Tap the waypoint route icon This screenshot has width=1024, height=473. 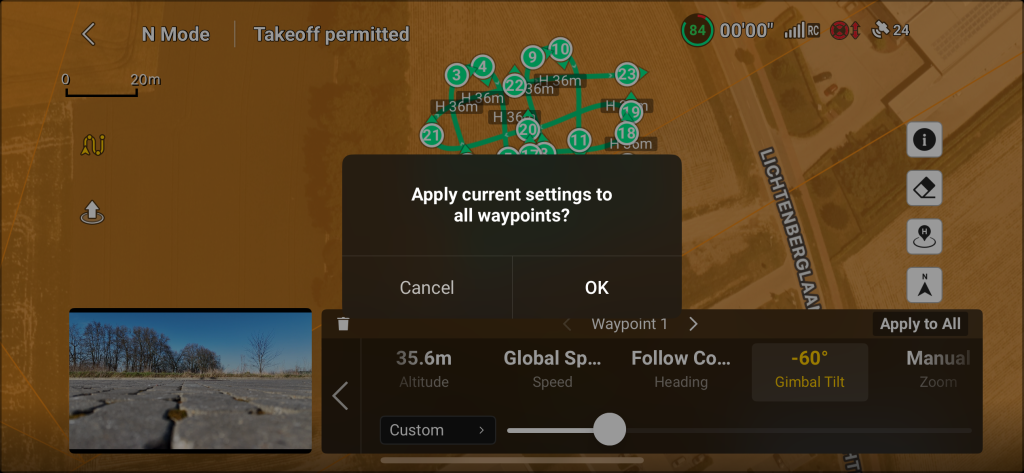(x=94, y=146)
